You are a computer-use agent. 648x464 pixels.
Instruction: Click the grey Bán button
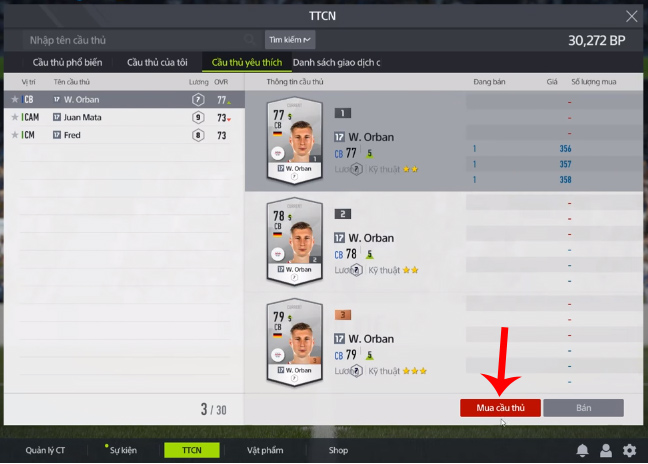583,408
